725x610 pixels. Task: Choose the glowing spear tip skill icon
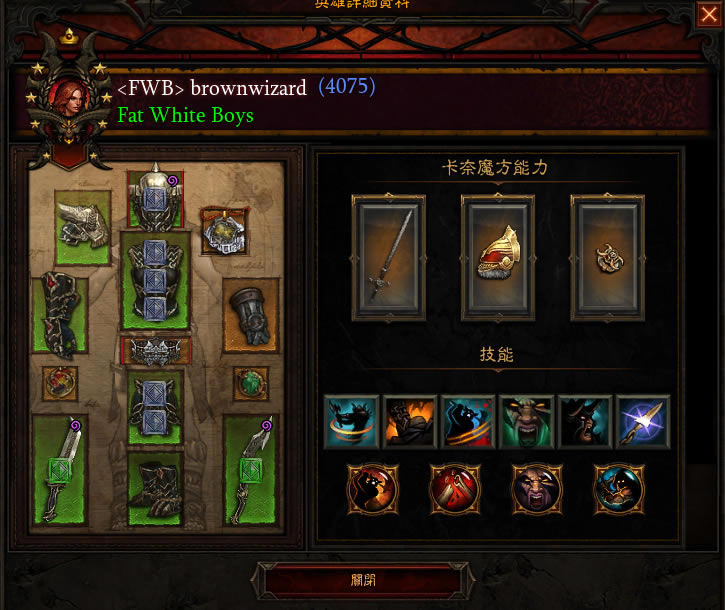643,421
